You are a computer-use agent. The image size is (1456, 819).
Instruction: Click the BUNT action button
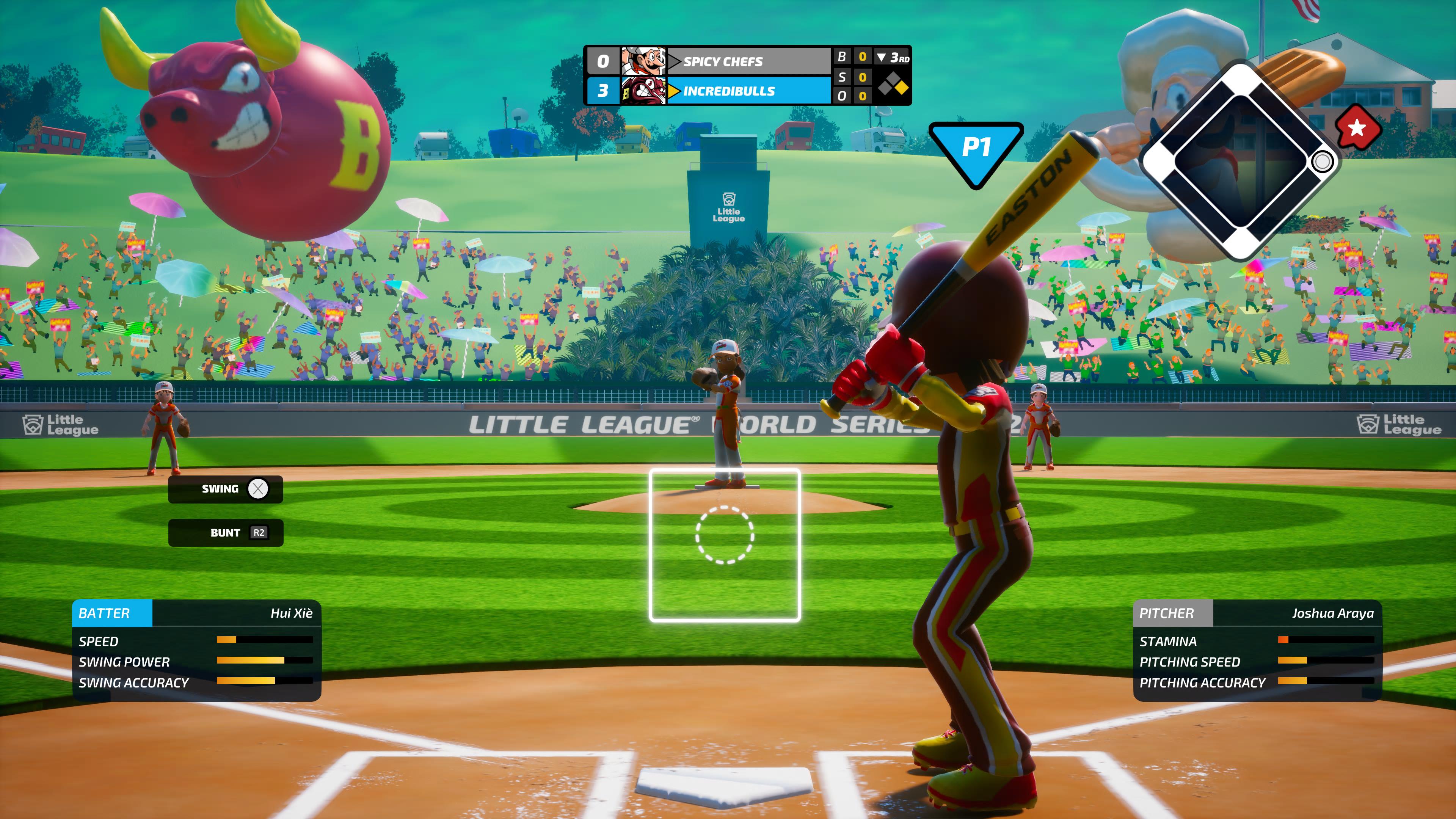click(224, 532)
